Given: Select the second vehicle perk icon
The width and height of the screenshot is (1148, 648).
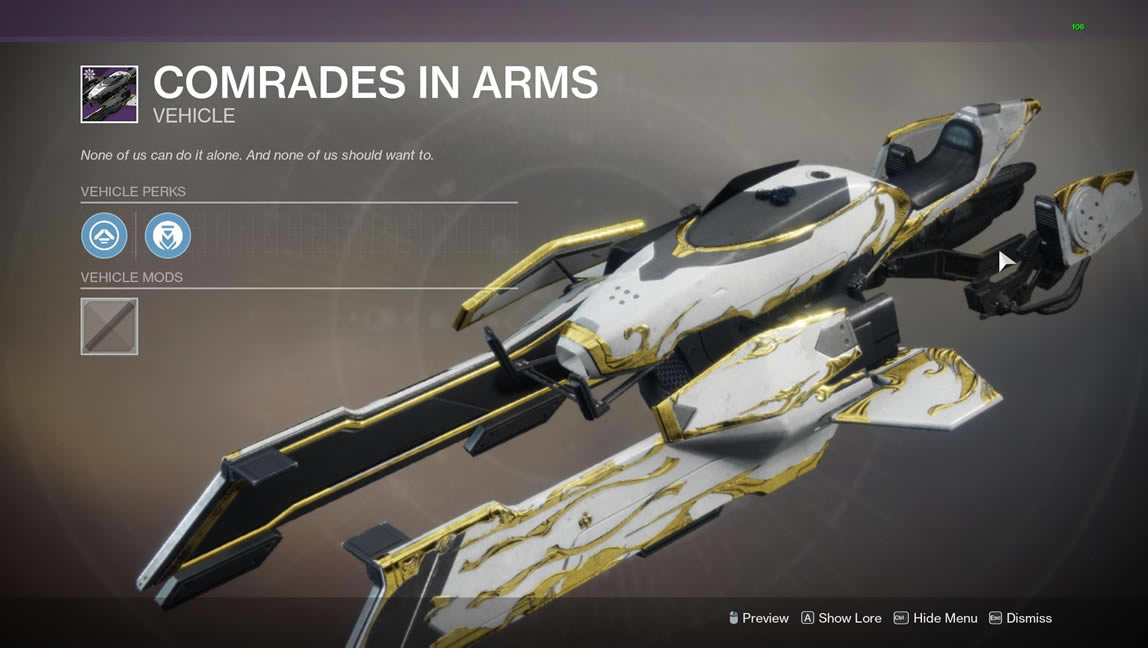Looking at the screenshot, I should coord(168,236).
